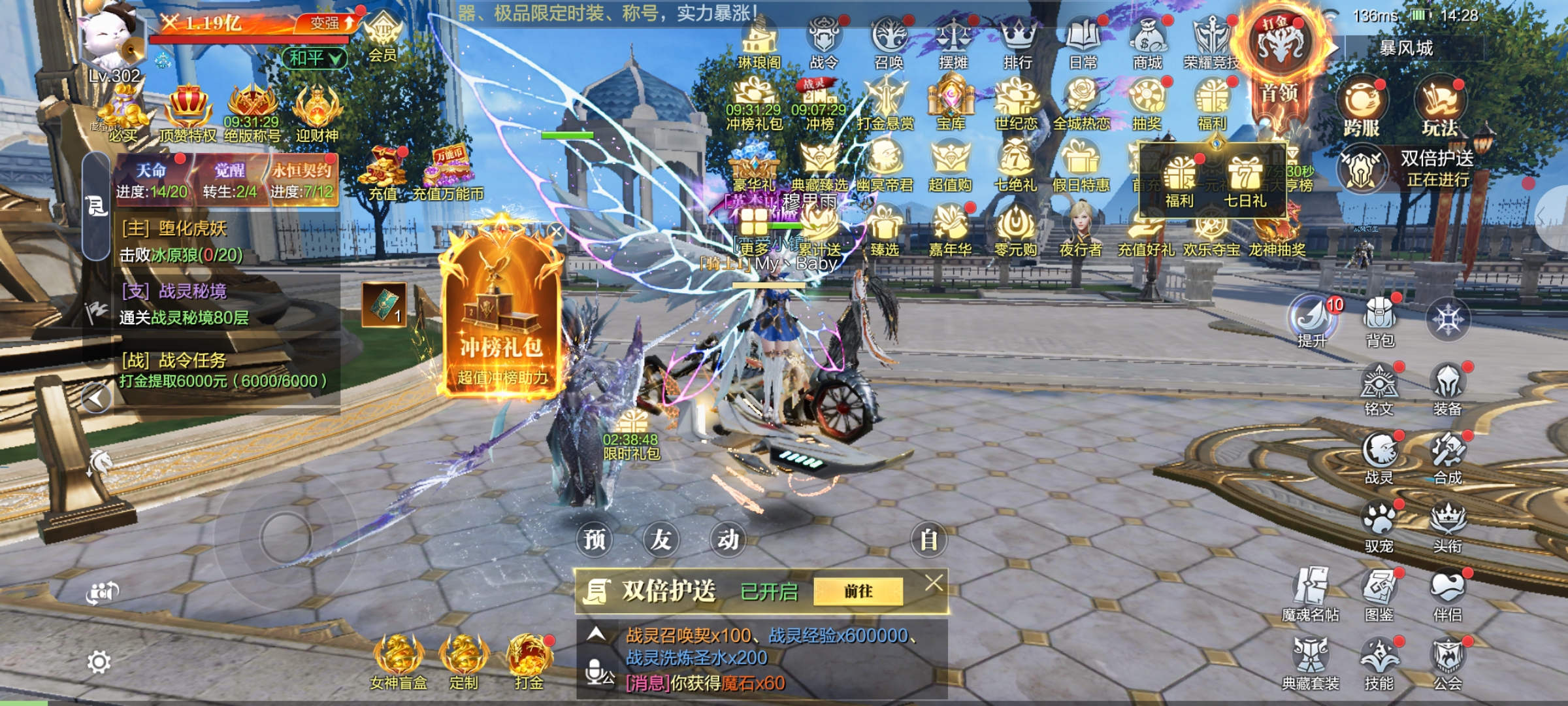This screenshot has width=1568, height=706.
Task: Toggle the 和平 combat mode dropdown
Action: click(315, 58)
